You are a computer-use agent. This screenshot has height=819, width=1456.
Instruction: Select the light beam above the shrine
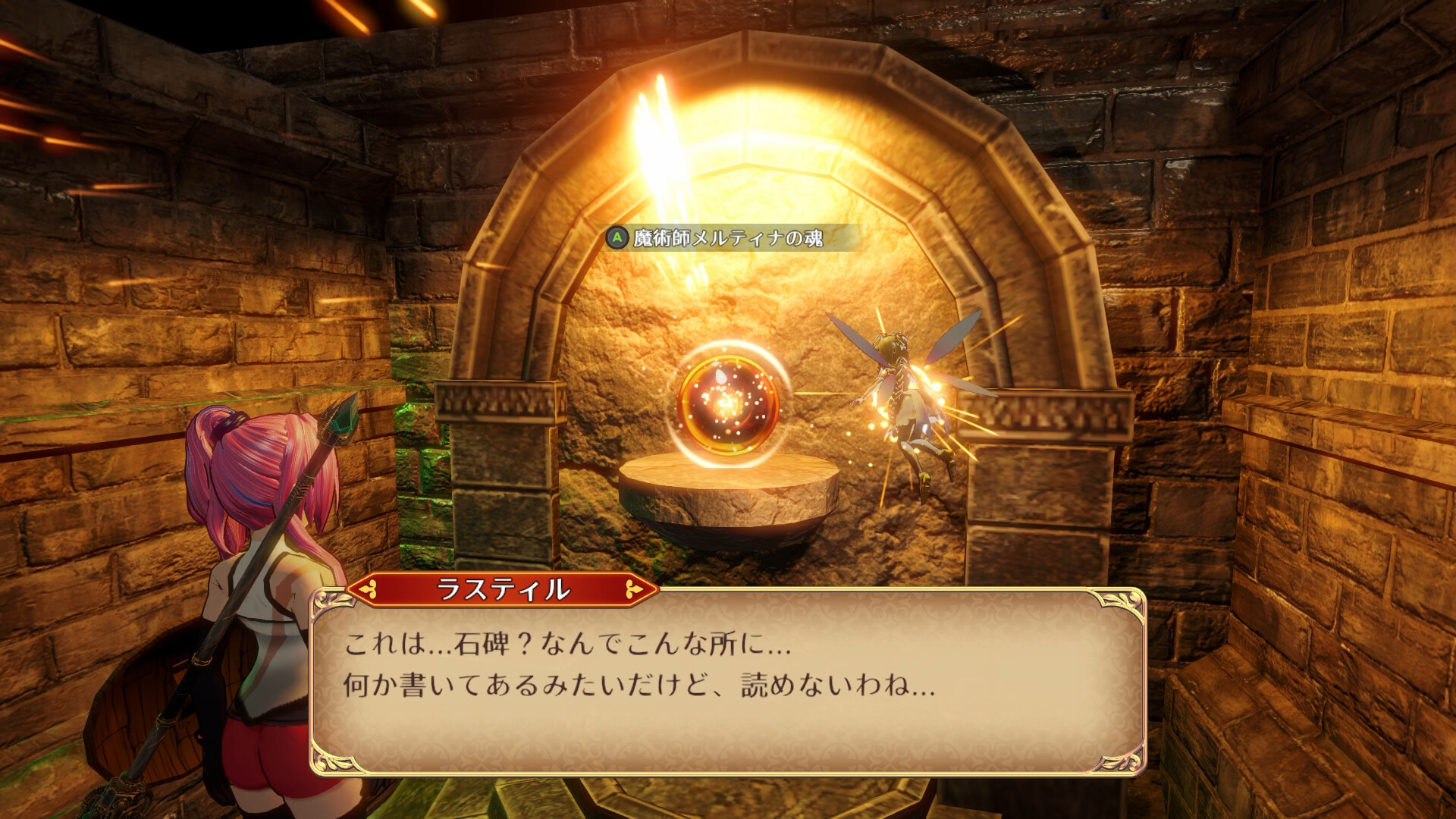click(660, 114)
